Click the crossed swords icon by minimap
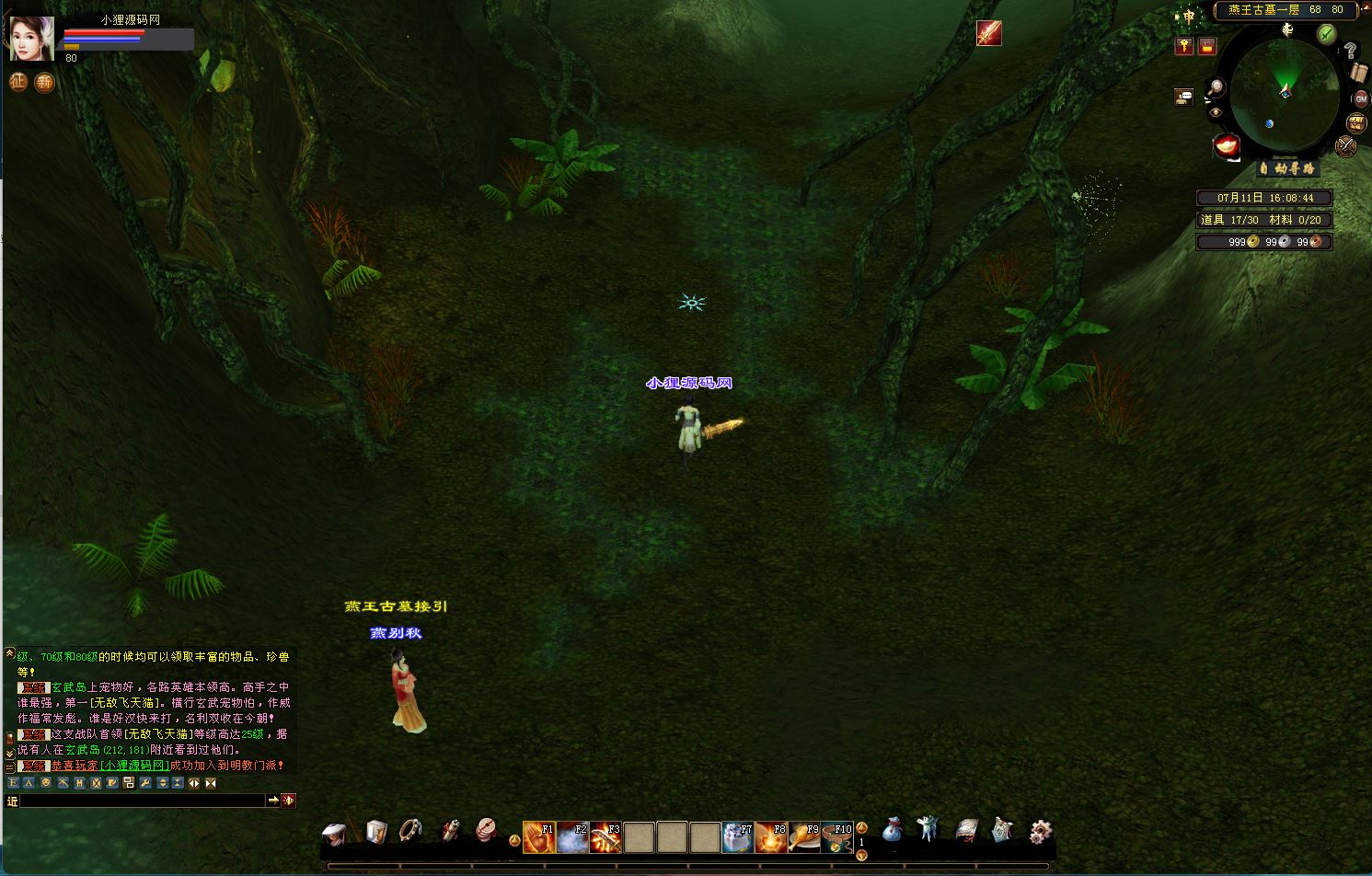1372x876 pixels. pos(1346,145)
